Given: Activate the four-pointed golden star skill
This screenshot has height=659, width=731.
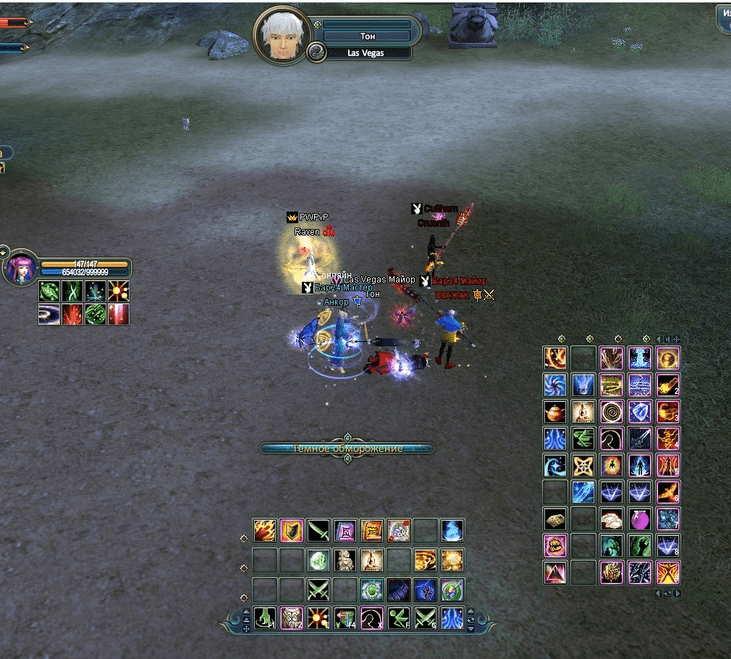Looking at the screenshot, I should tap(583, 465).
